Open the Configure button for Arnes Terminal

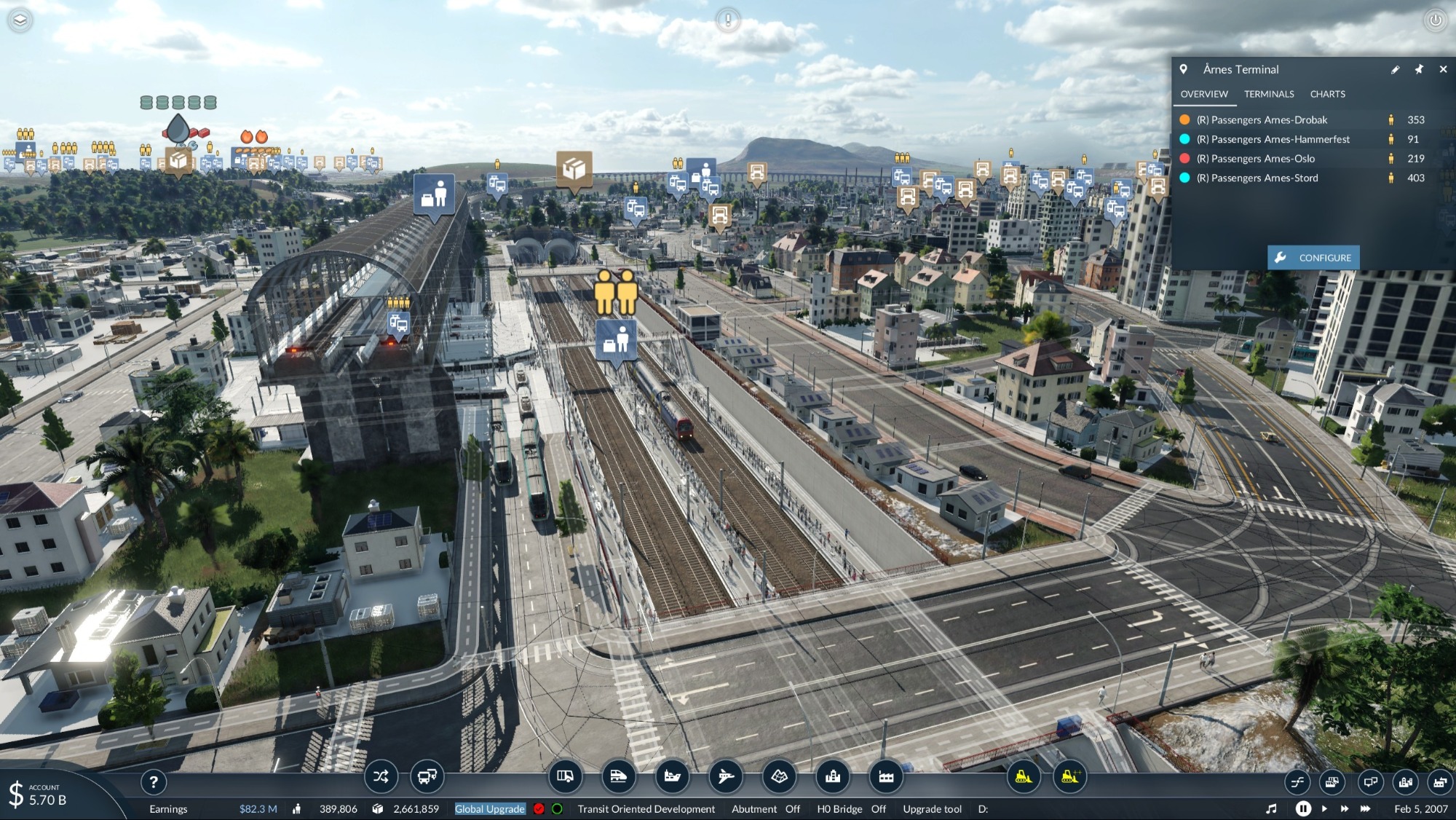pos(1313,258)
